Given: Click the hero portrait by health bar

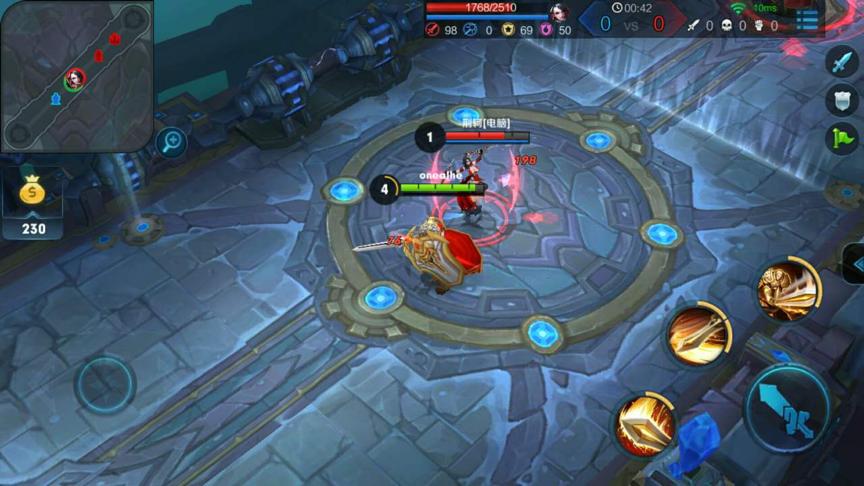Looking at the screenshot, I should [x=558, y=13].
